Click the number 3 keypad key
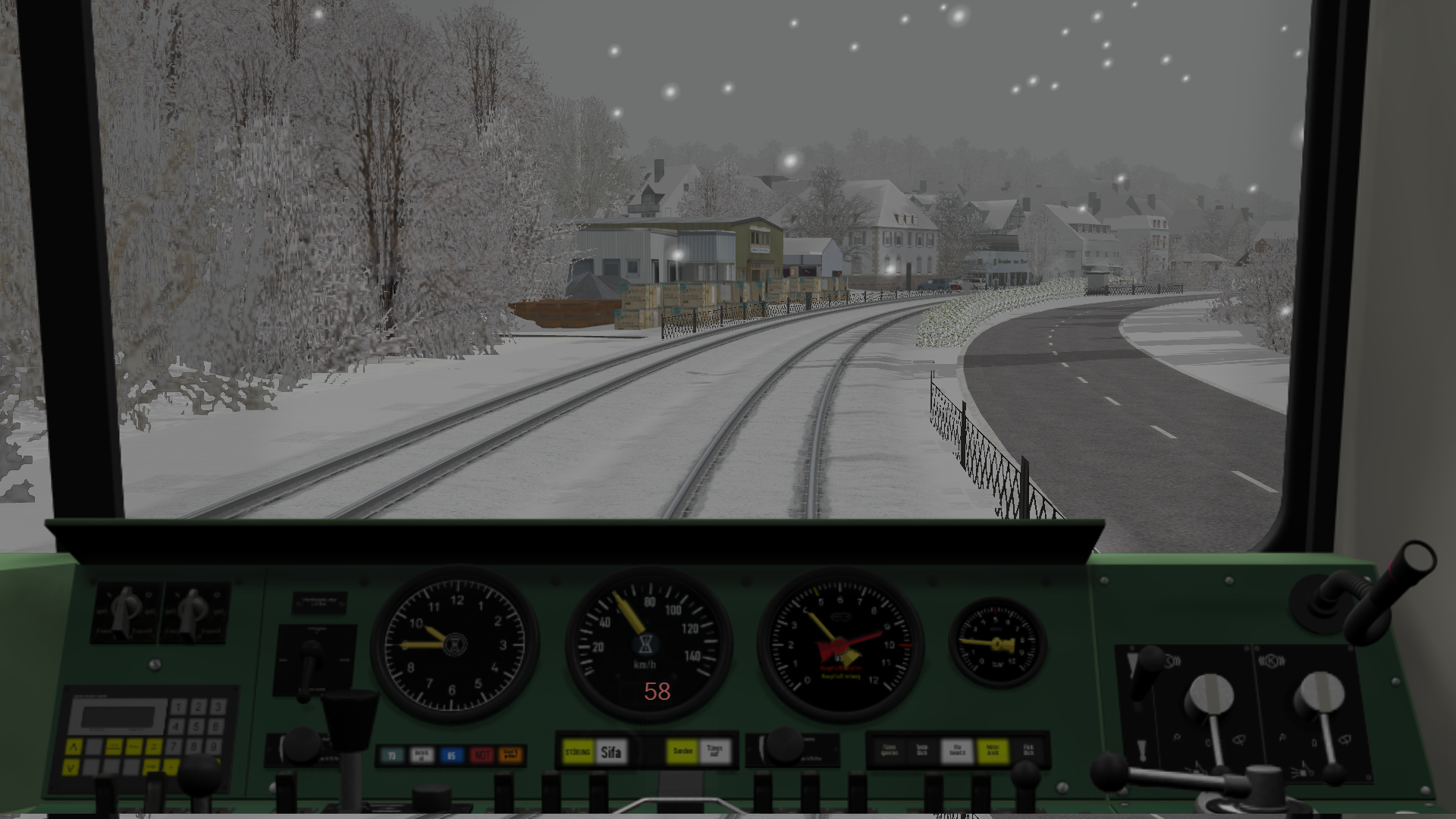The image size is (1456, 819). tap(217, 707)
